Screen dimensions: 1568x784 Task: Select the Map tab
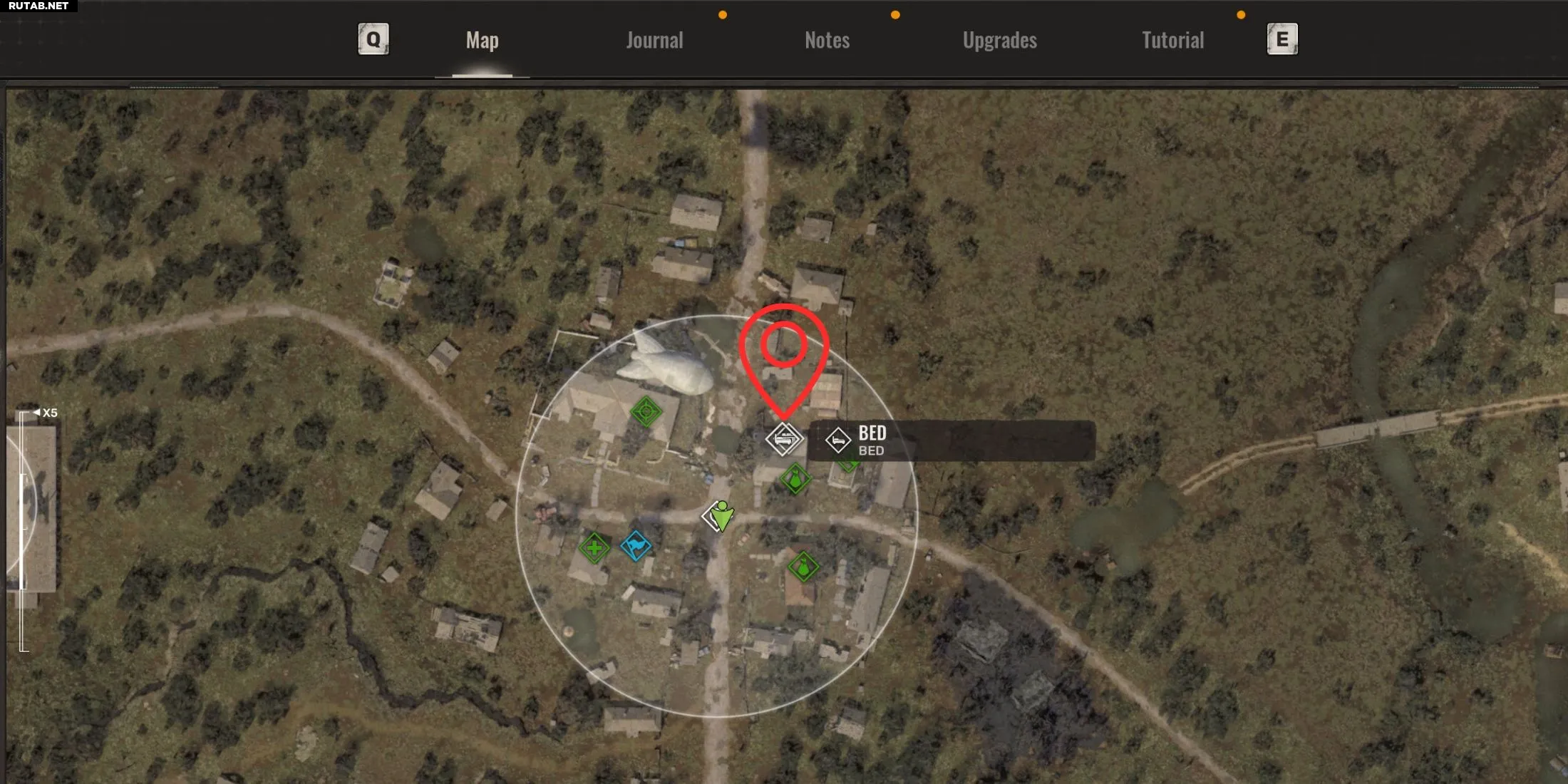[483, 40]
